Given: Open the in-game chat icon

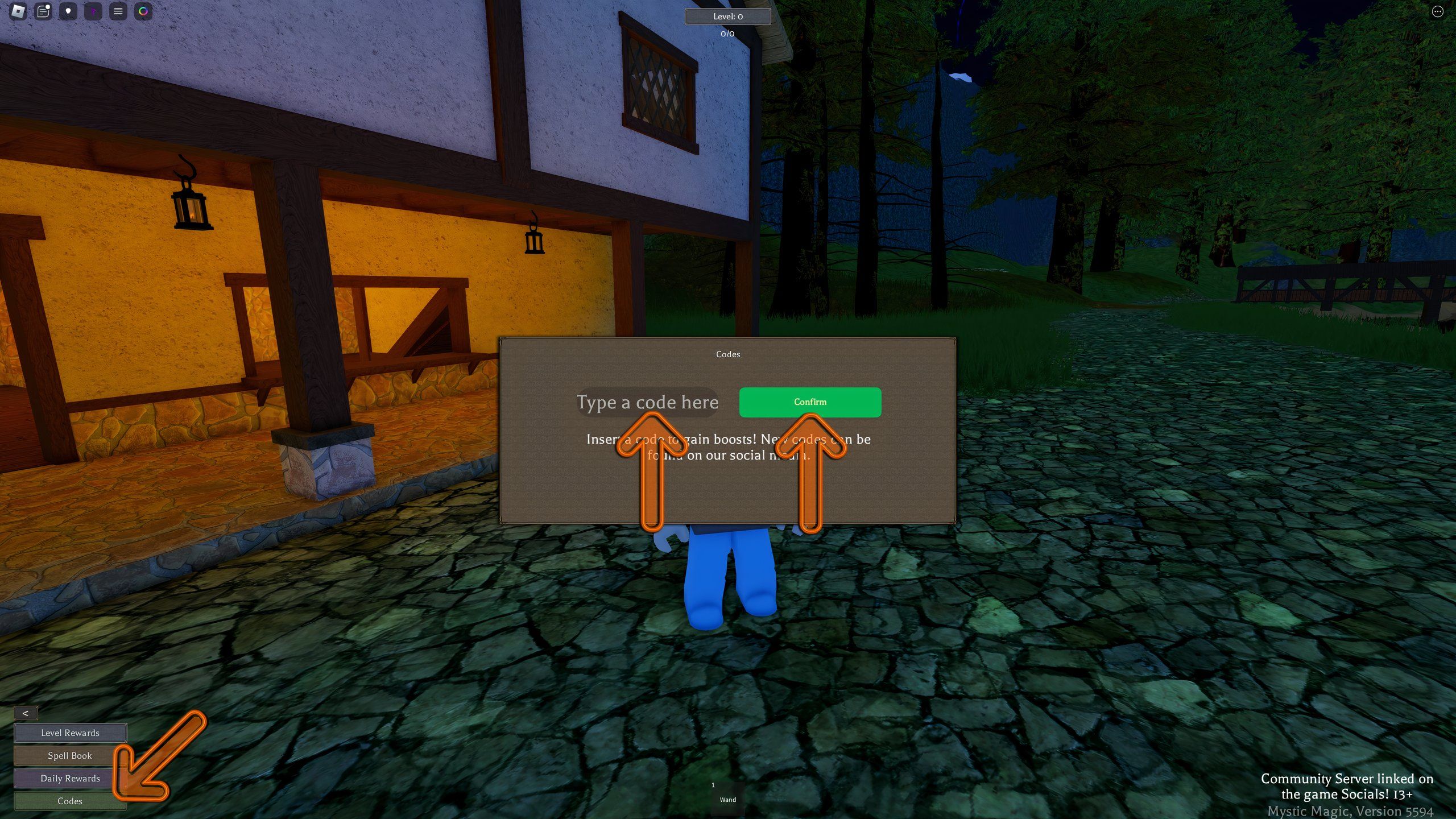Looking at the screenshot, I should coord(42,11).
